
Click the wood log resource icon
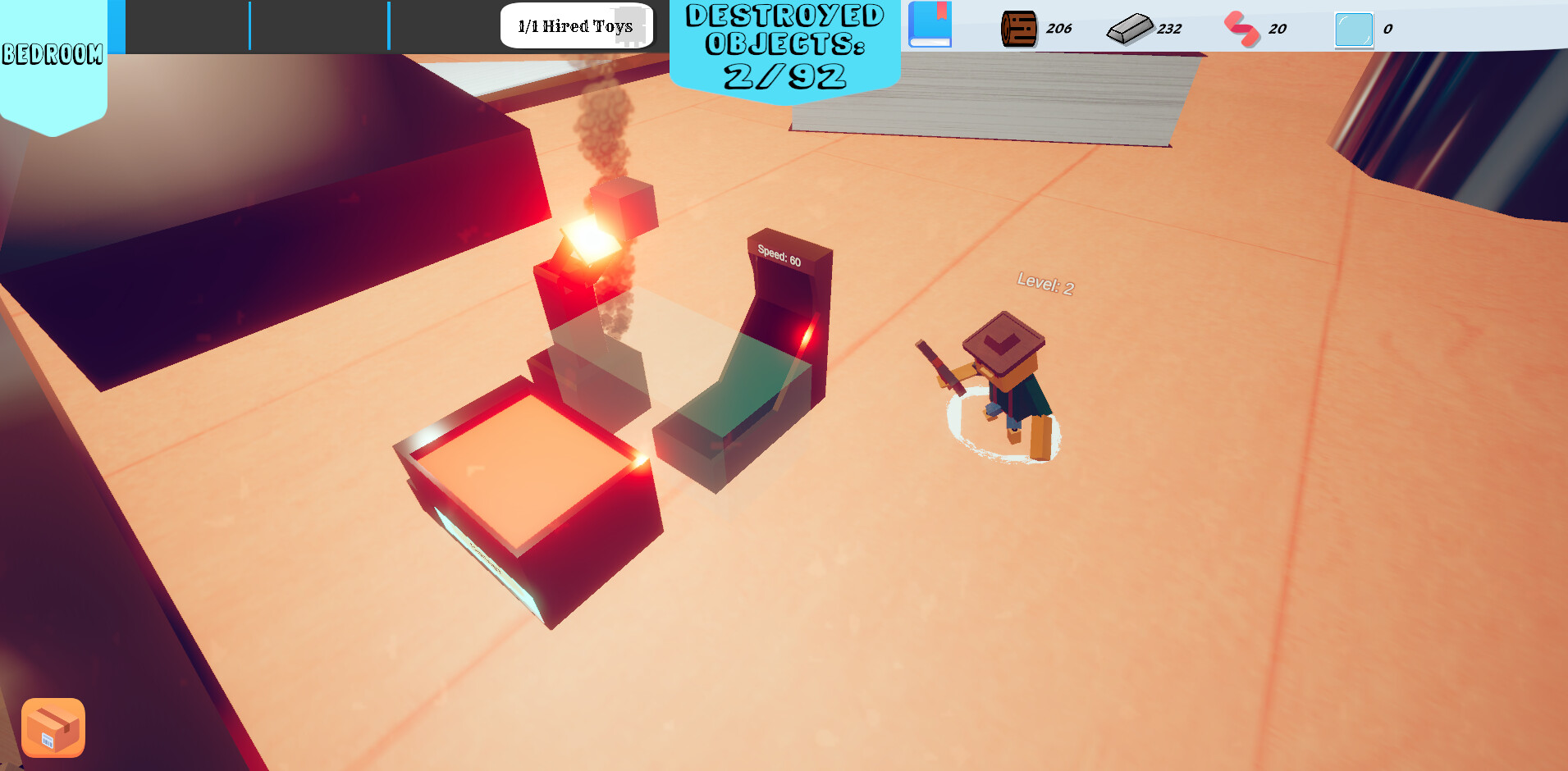click(x=1020, y=27)
